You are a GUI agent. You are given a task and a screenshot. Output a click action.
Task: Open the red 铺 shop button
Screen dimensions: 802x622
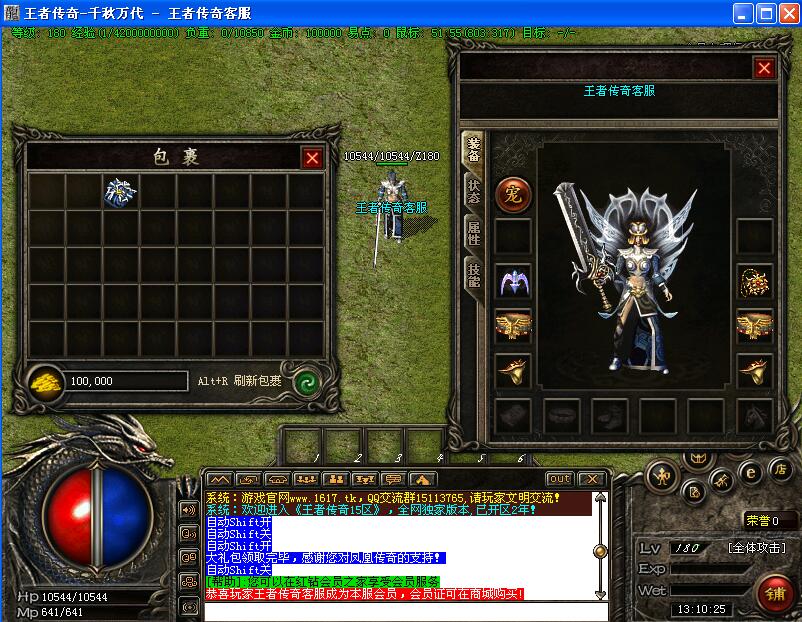[775, 593]
